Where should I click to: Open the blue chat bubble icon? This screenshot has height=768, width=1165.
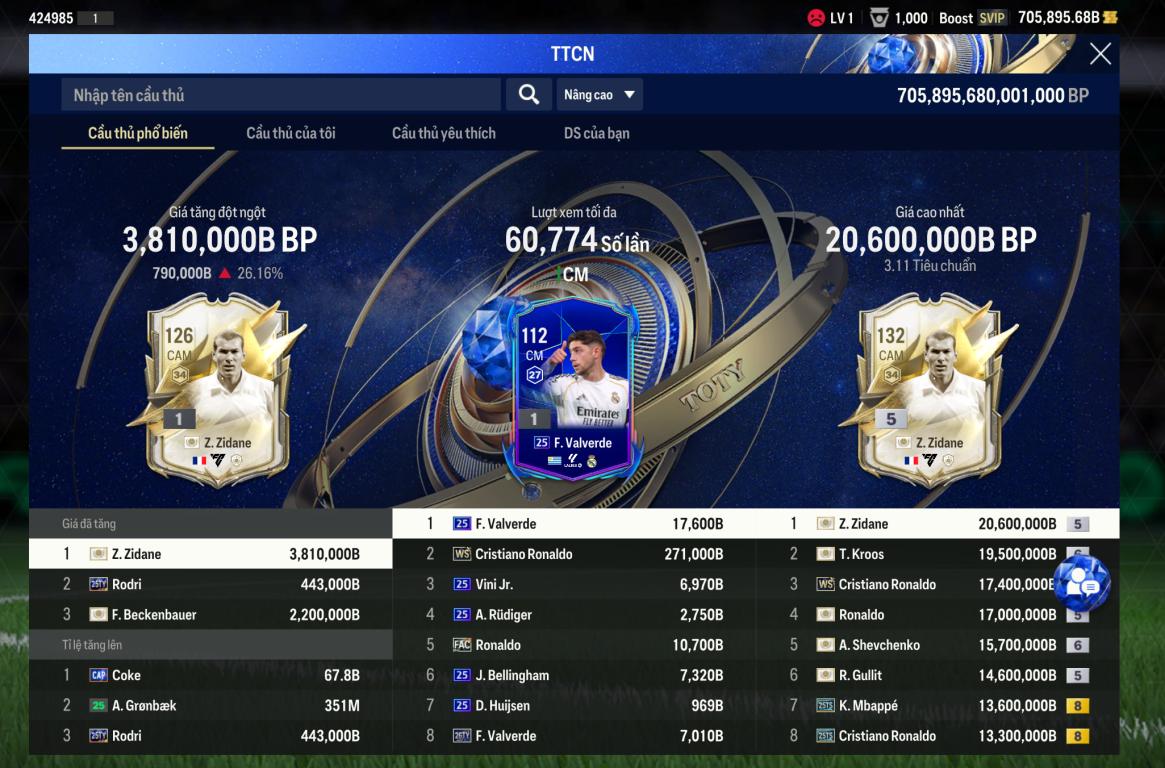[x=1082, y=584]
